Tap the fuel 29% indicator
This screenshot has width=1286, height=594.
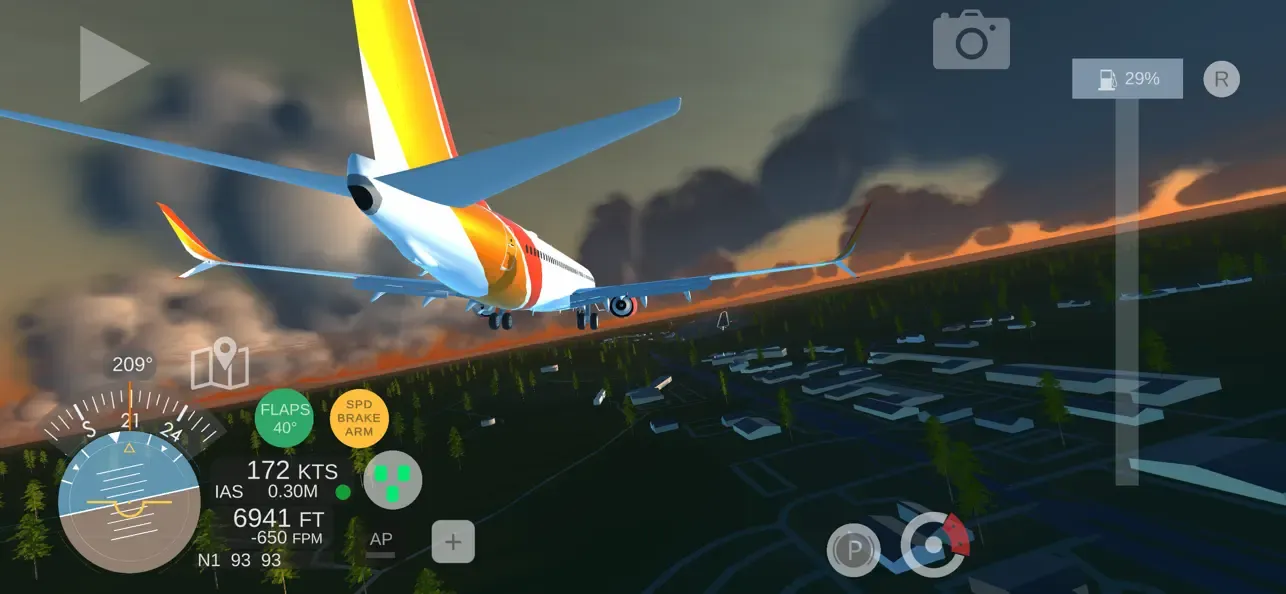[1127, 78]
